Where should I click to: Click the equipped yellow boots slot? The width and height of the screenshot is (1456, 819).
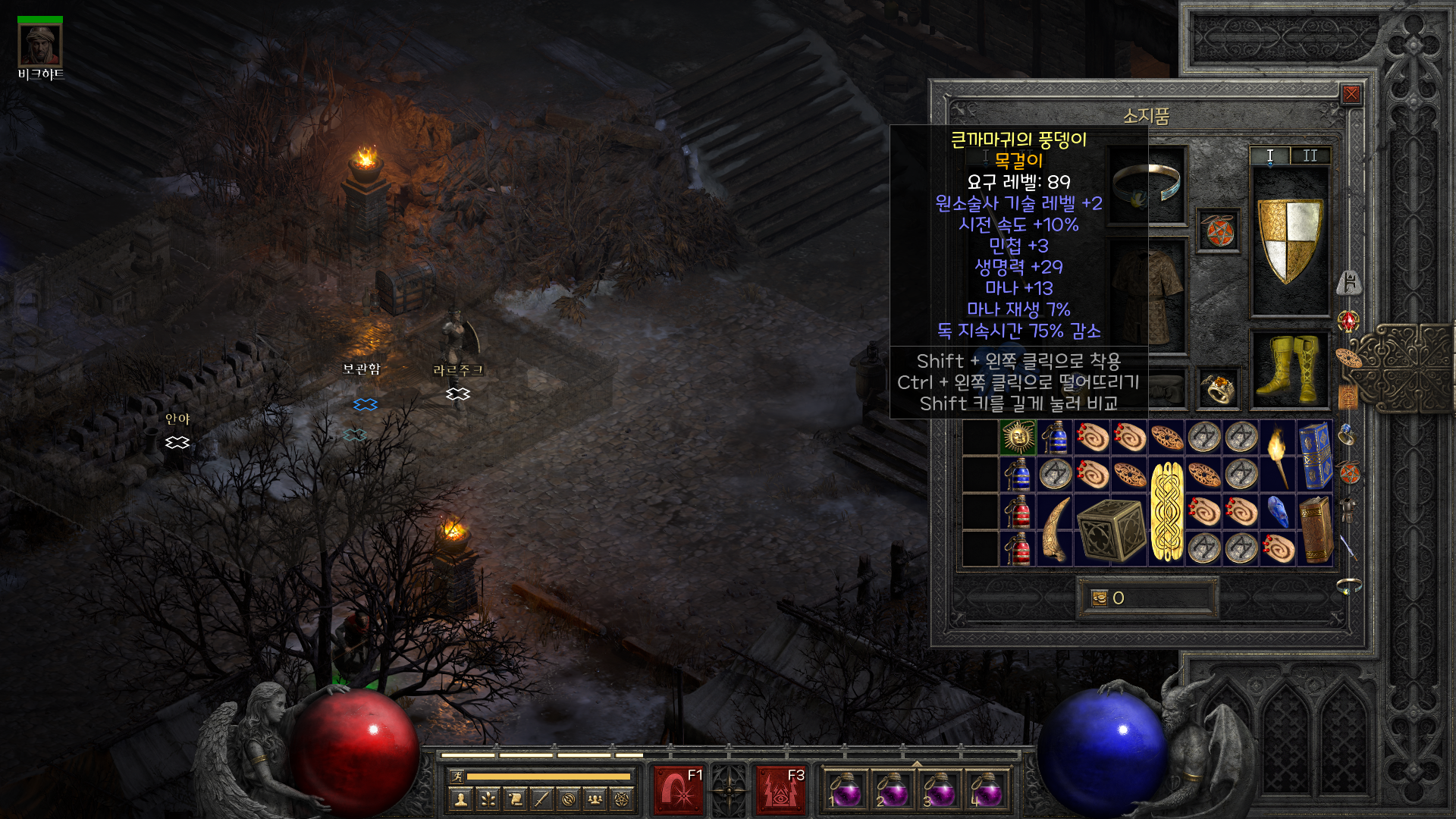pyautogui.click(x=1289, y=370)
